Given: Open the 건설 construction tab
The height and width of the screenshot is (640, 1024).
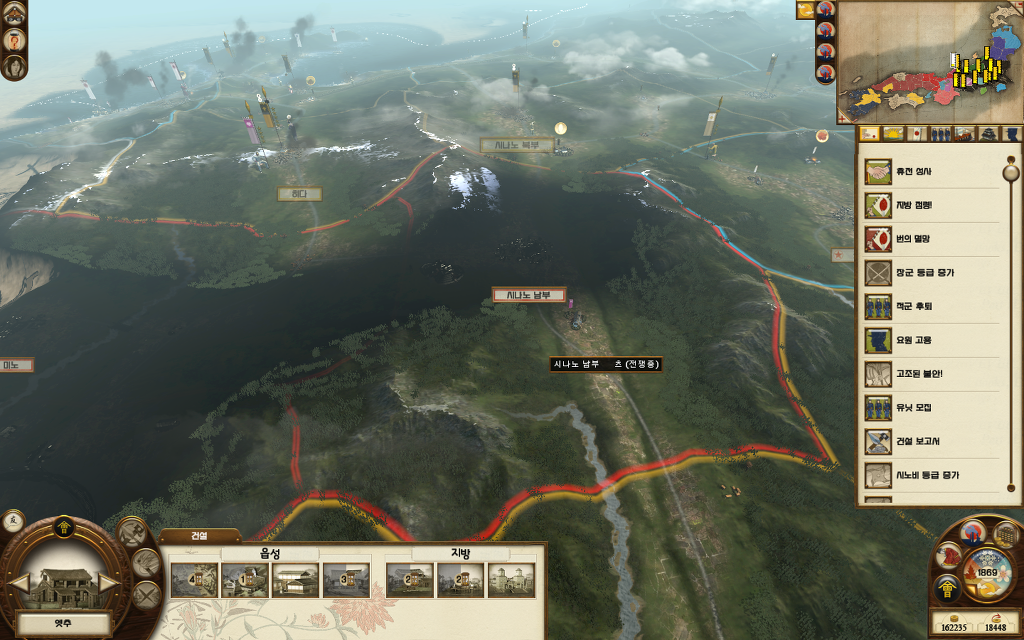Looking at the screenshot, I should pos(199,536).
